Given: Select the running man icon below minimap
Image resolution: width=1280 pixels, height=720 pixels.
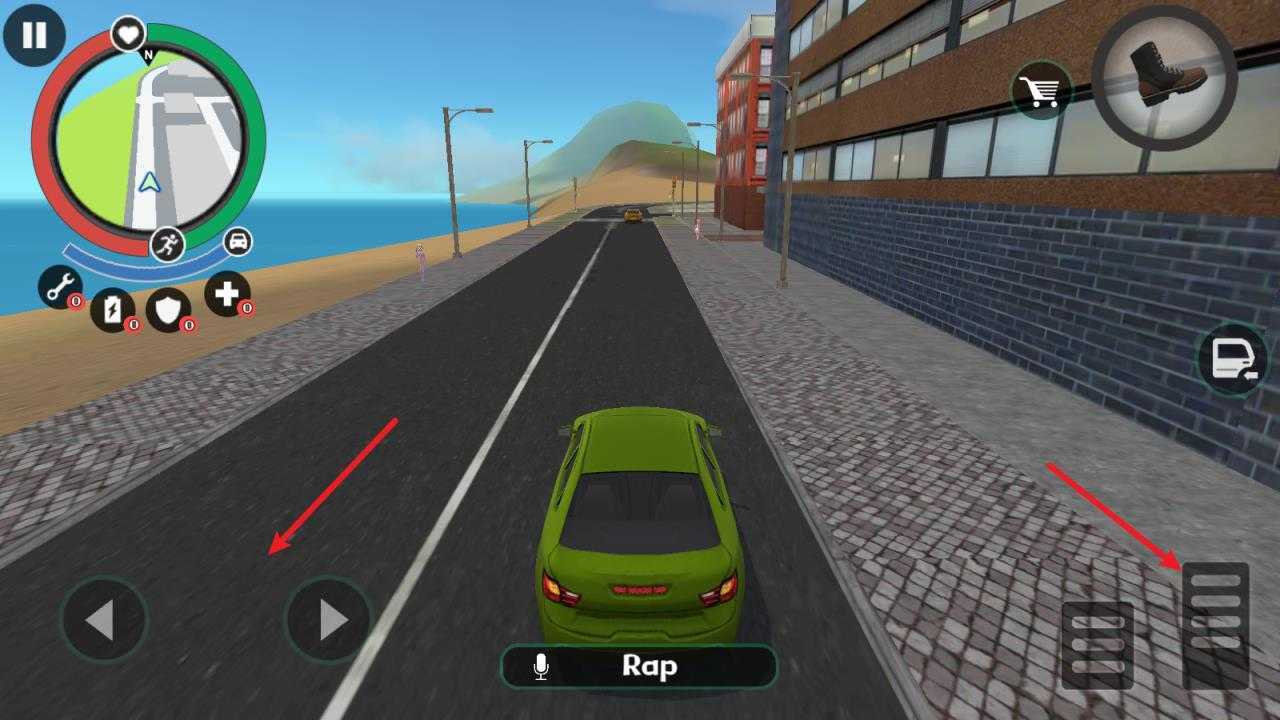Looking at the screenshot, I should [167, 245].
